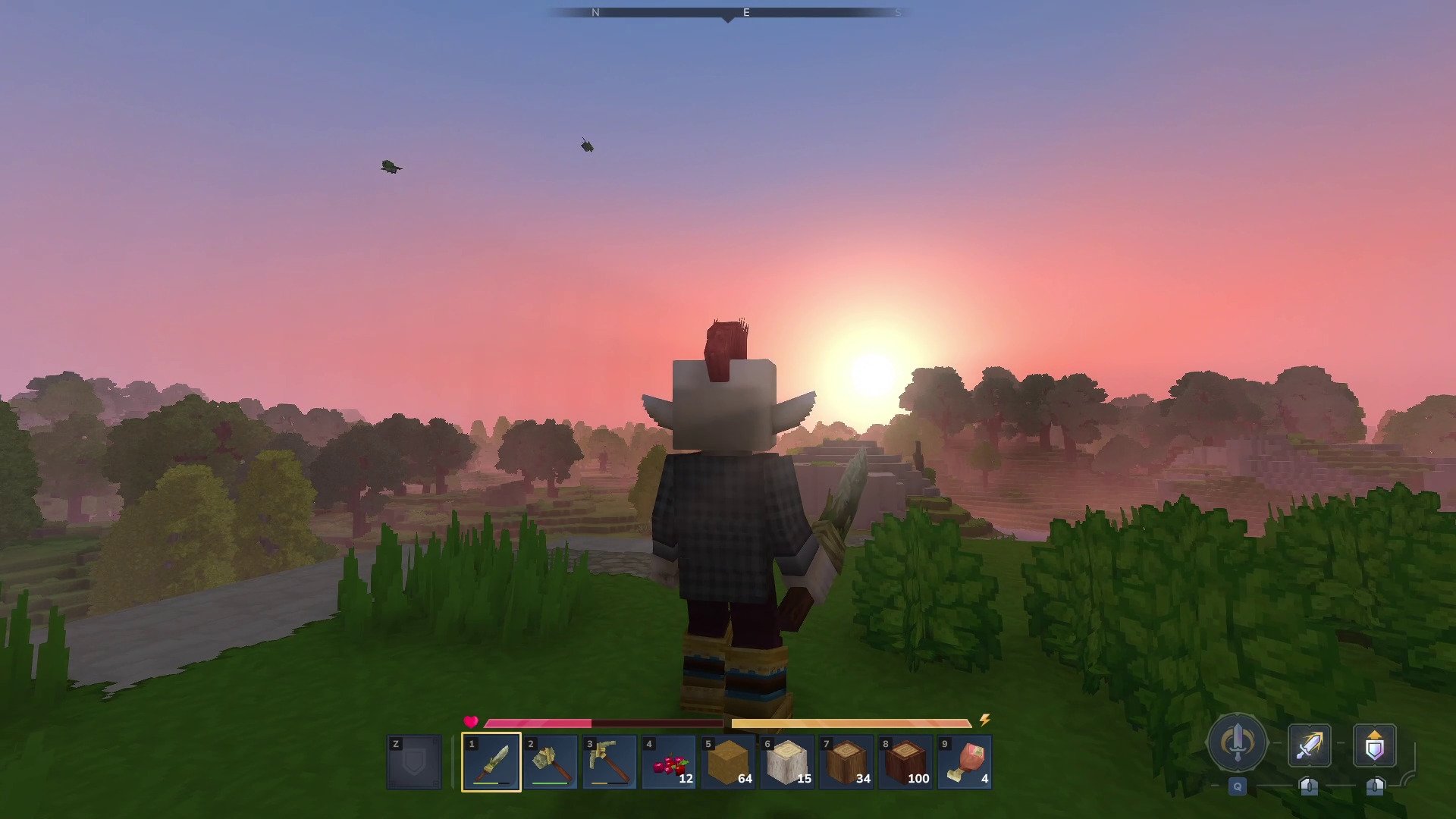
Task: Select the pale log stack of 15
Action: (x=787, y=762)
